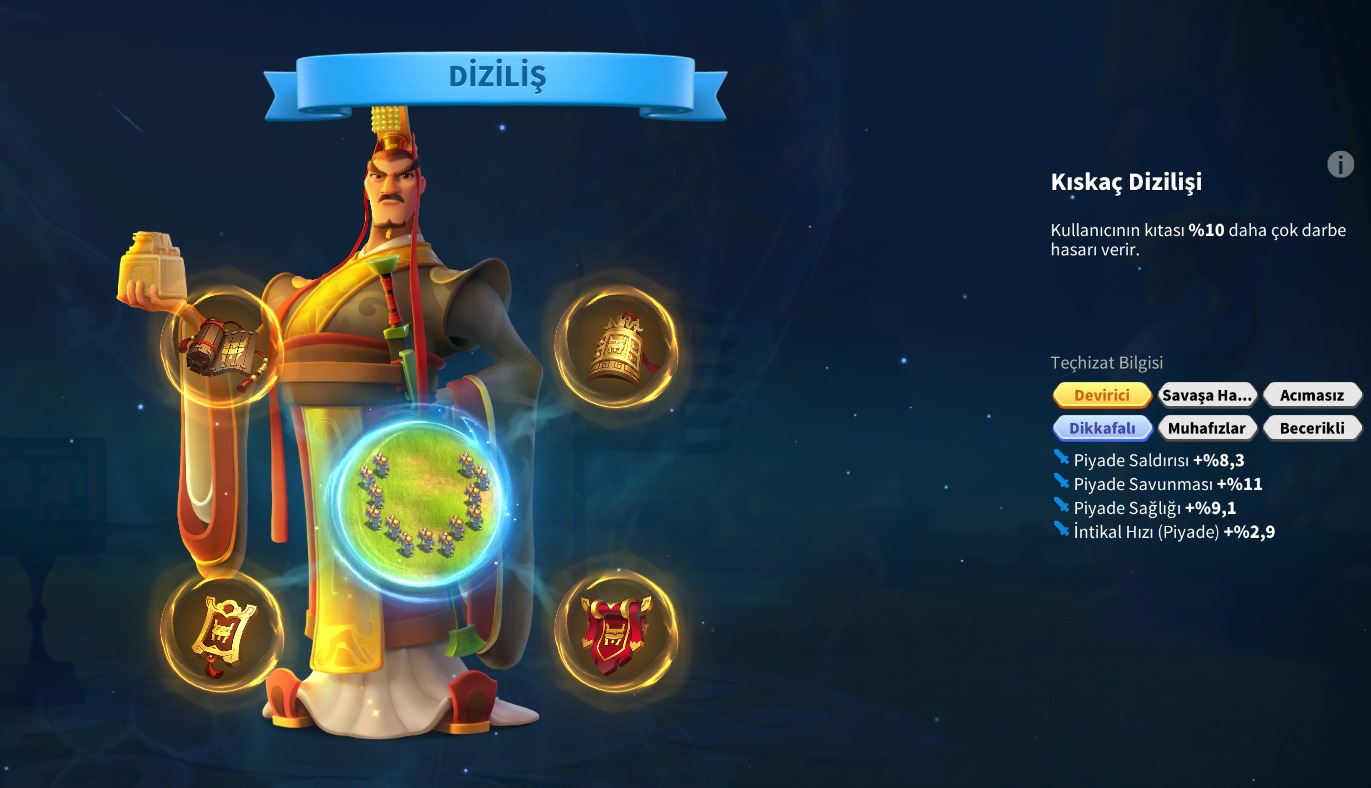Choose the Muhafızlar equipment tag
Viewport: 1371px width, 788px height.
click(1207, 428)
